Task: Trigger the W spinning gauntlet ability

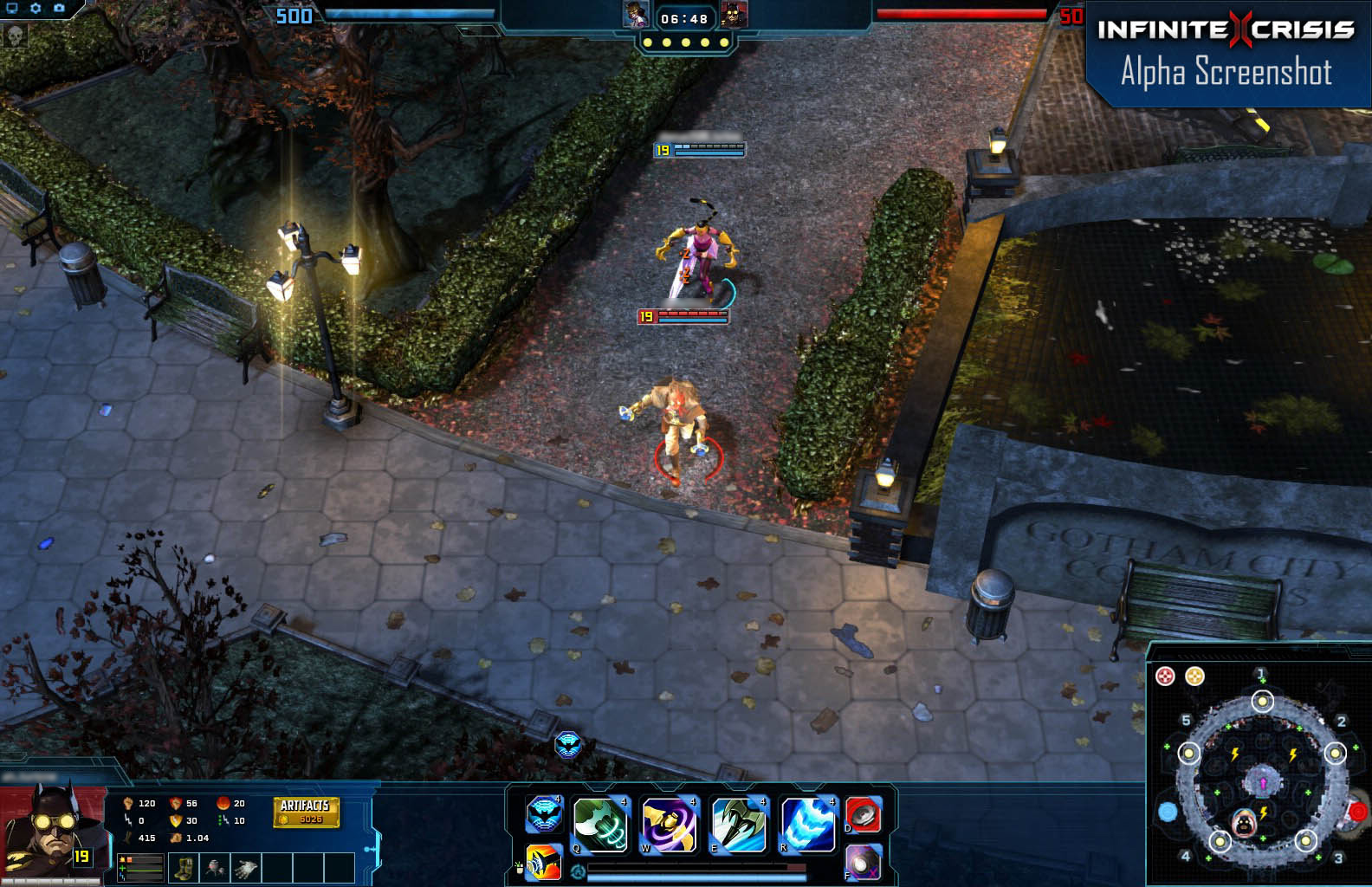Action: pos(670,825)
